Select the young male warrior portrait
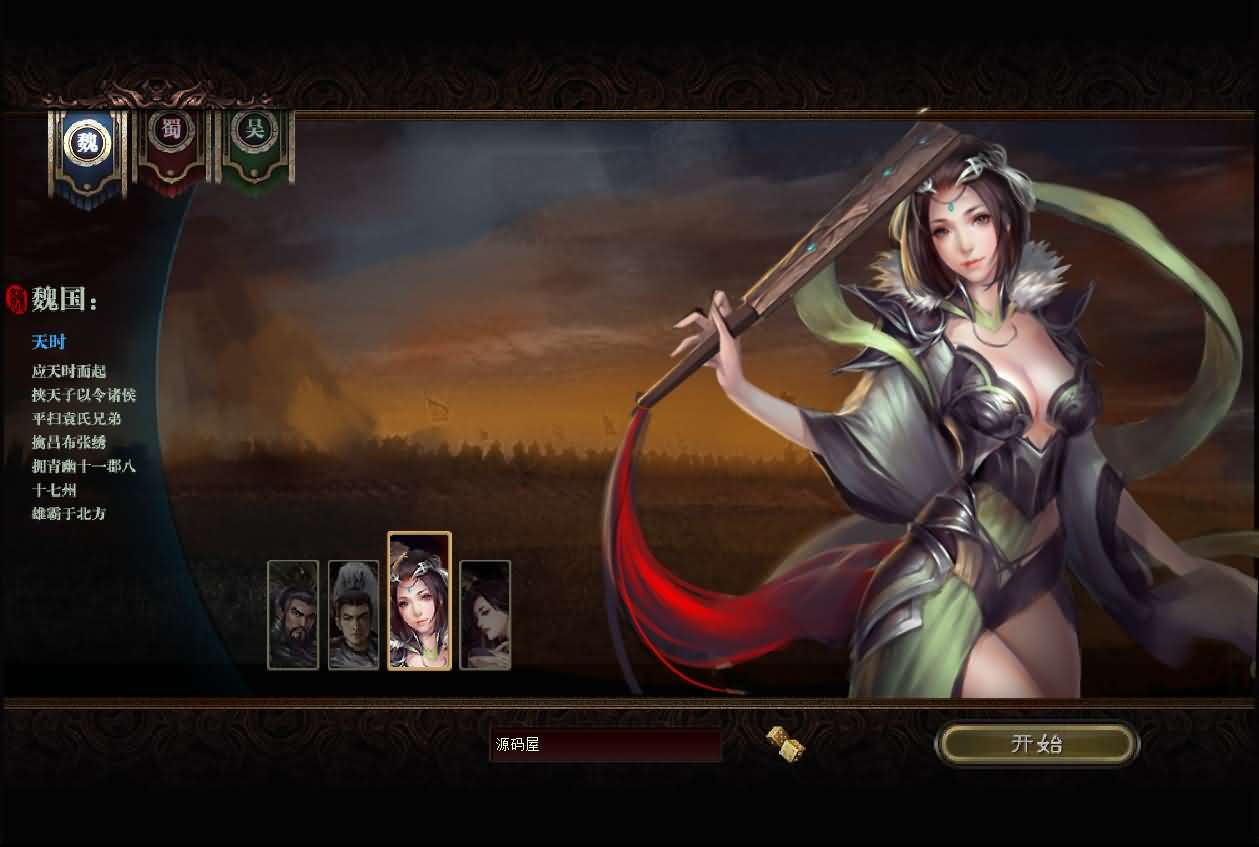The width and height of the screenshot is (1259, 847). point(354,614)
